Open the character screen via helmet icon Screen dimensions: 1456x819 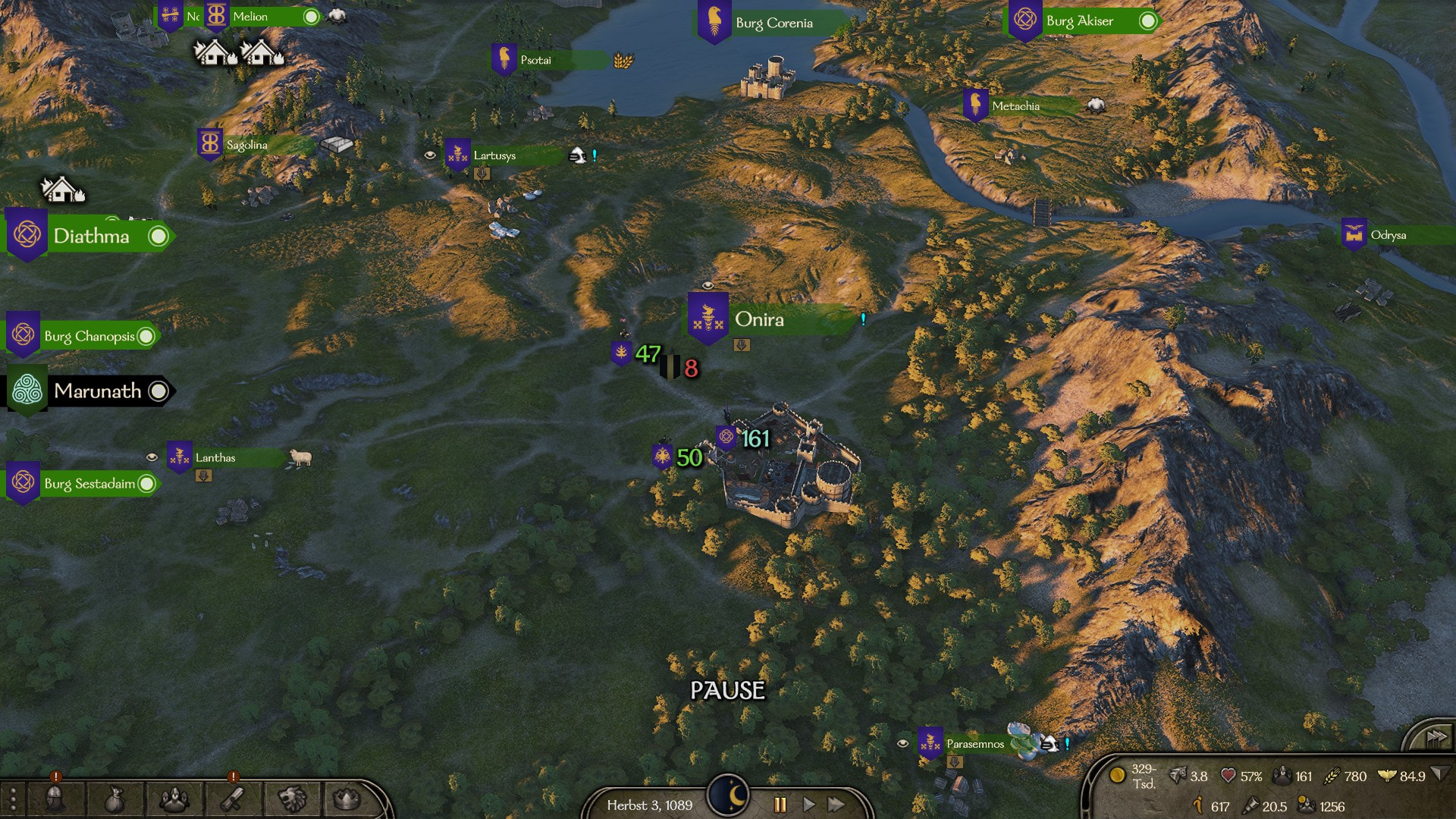tap(55, 799)
